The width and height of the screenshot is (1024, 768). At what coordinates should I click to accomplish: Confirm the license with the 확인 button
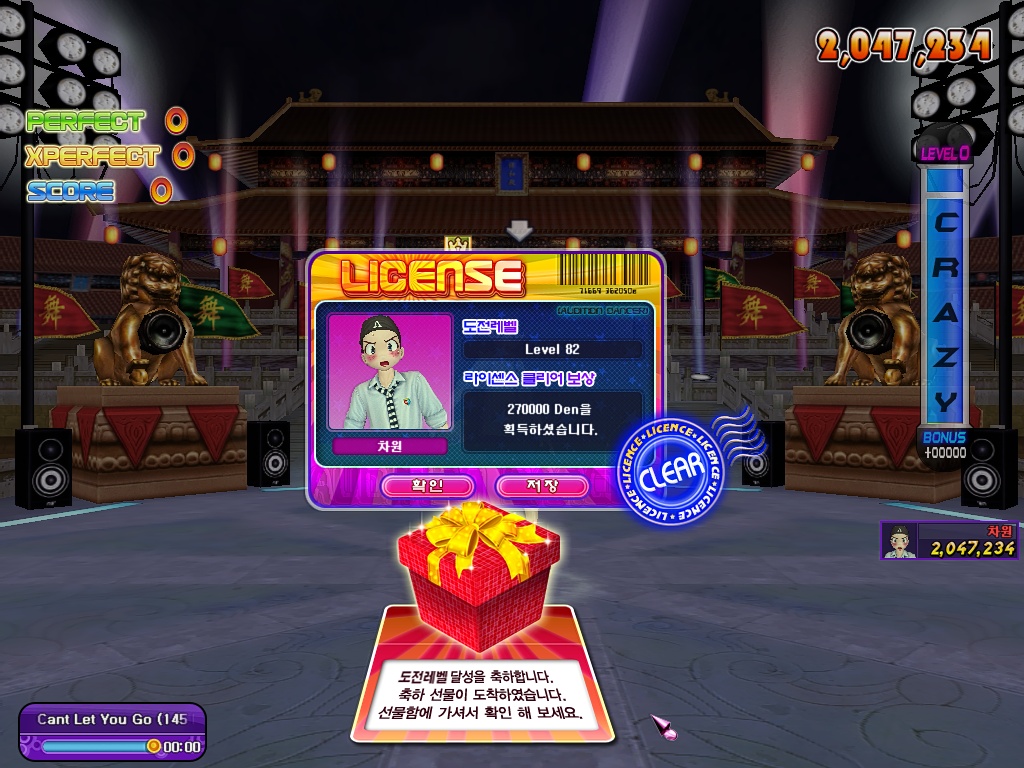(427, 486)
